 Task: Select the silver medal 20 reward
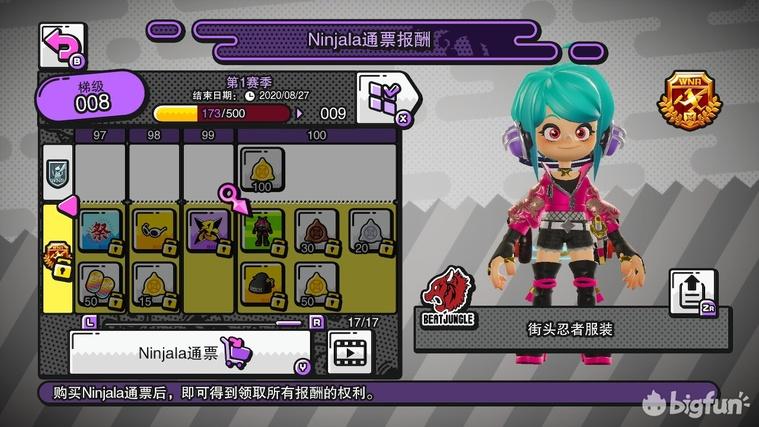pyautogui.click(x=370, y=232)
